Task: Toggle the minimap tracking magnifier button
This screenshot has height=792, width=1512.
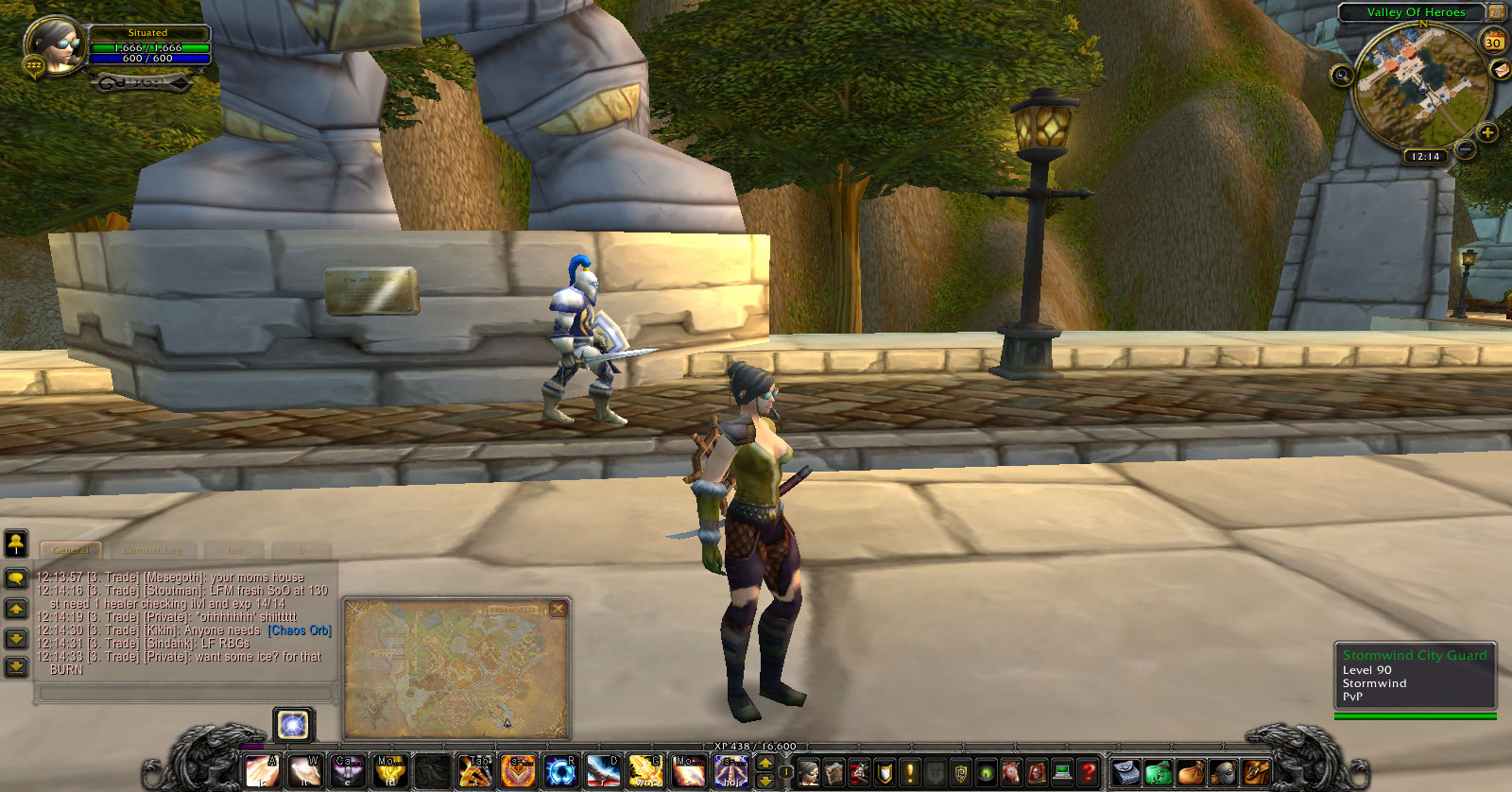Action: point(1342,75)
